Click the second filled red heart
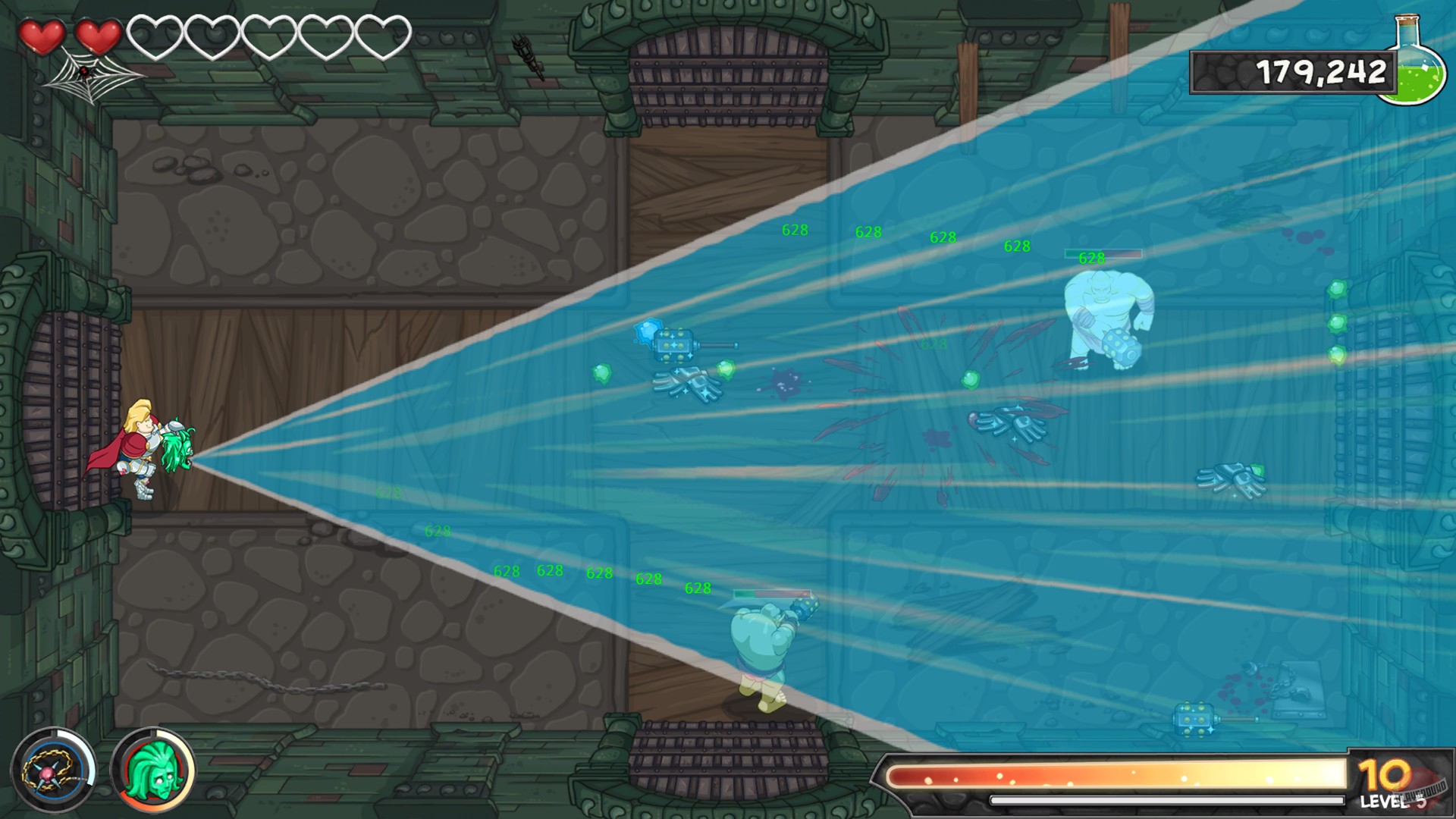 (x=99, y=33)
